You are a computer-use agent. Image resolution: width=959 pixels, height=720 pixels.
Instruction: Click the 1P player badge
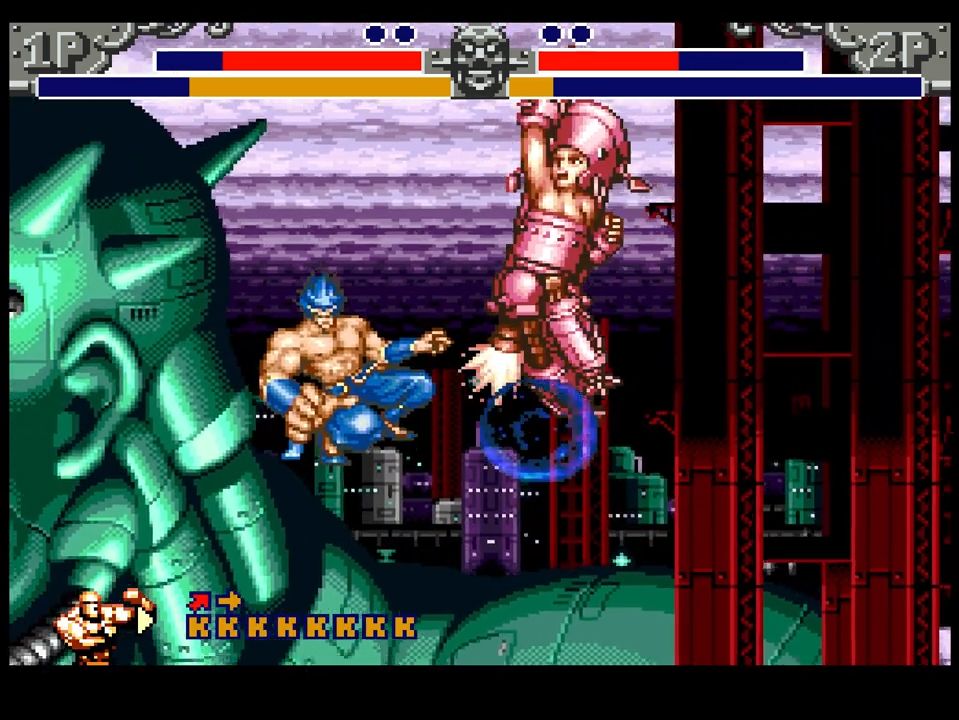(x=60, y=51)
